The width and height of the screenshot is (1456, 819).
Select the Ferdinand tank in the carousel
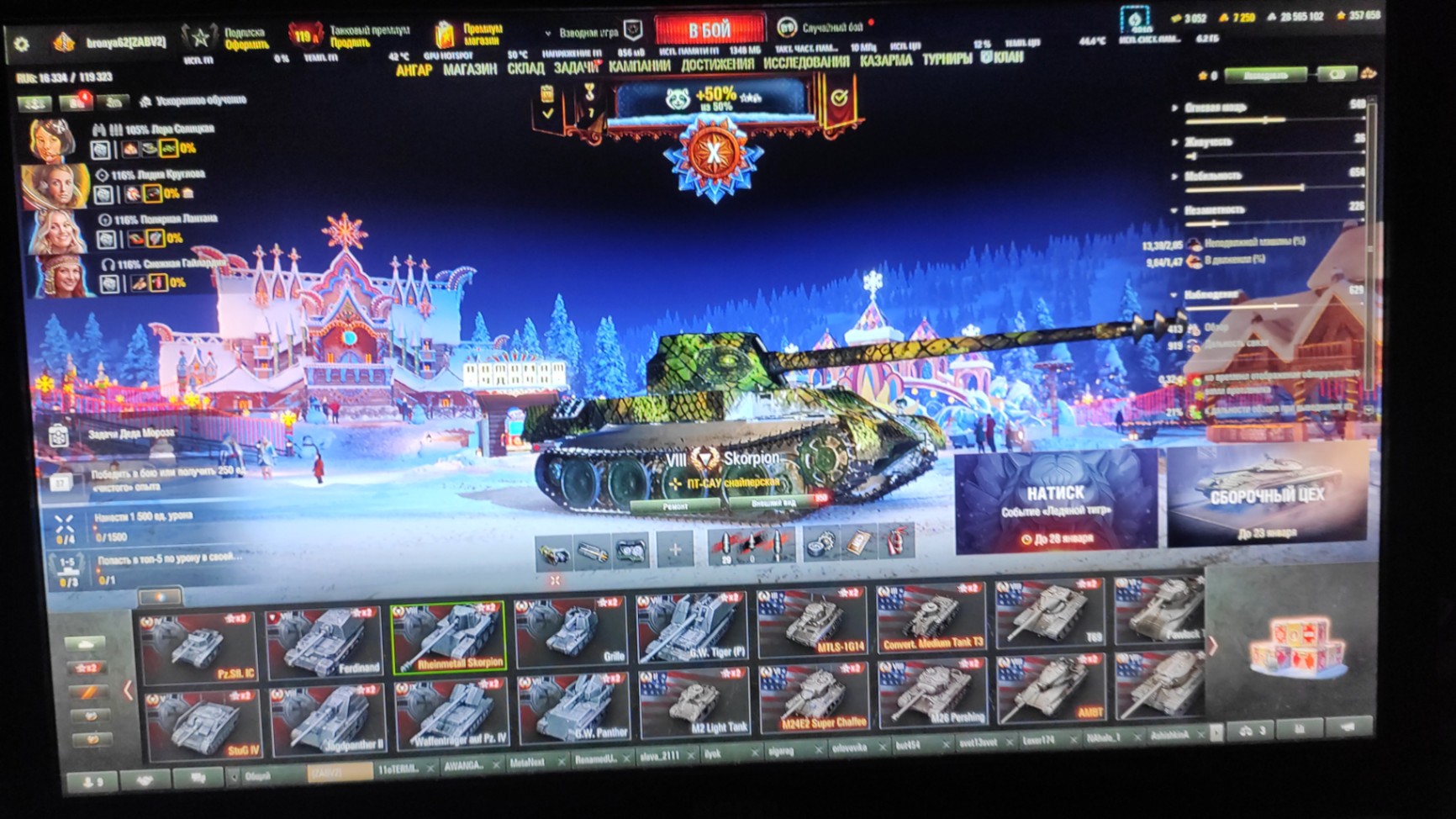tap(325, 642)
